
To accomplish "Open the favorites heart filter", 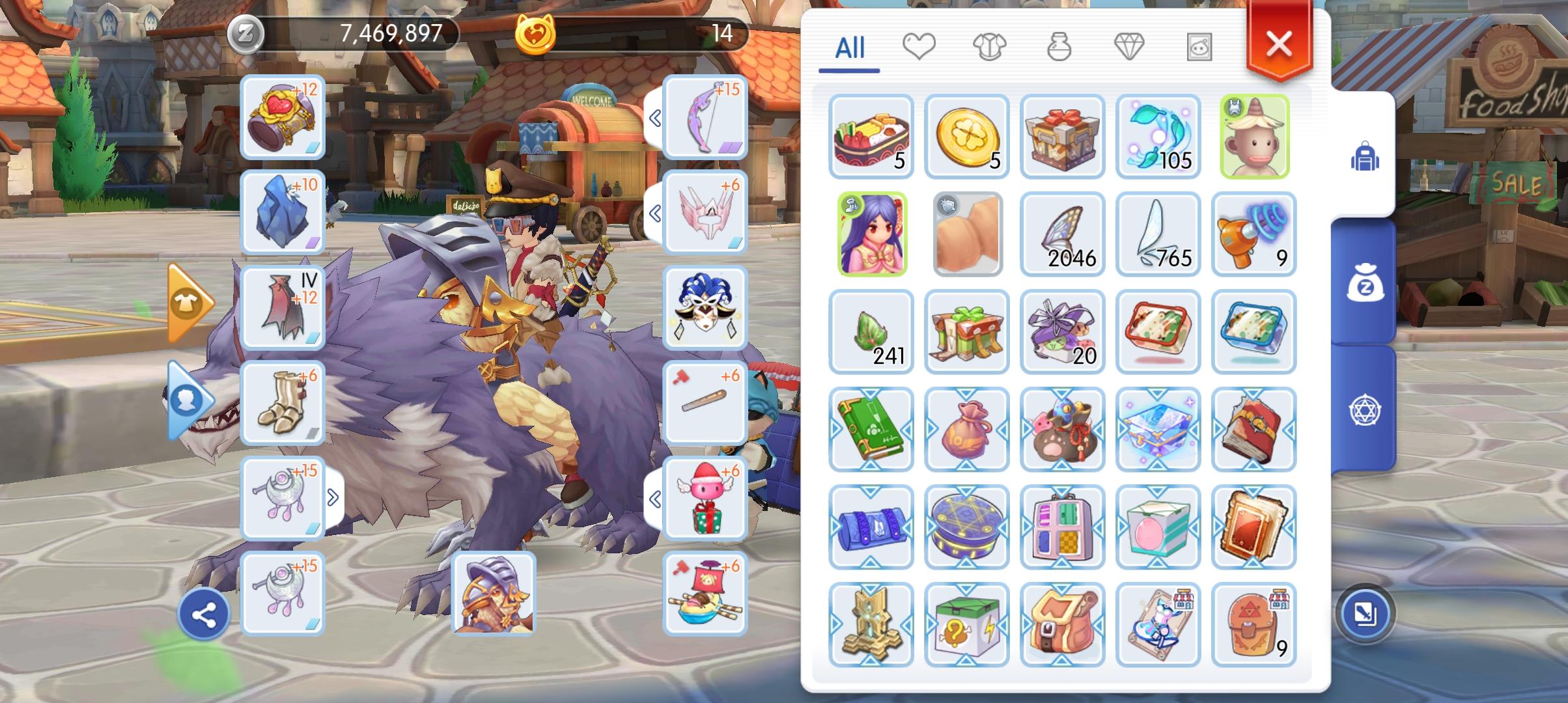I will (x=919, y=47).
